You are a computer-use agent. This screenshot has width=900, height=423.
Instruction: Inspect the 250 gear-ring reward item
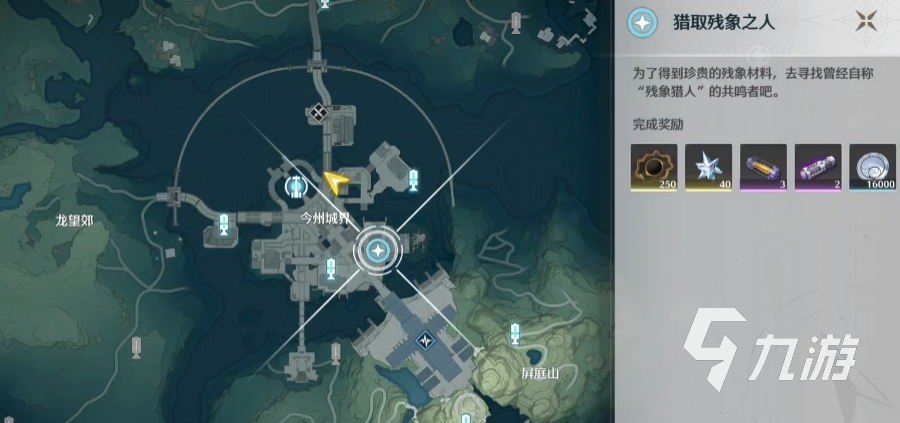[654, 167]
